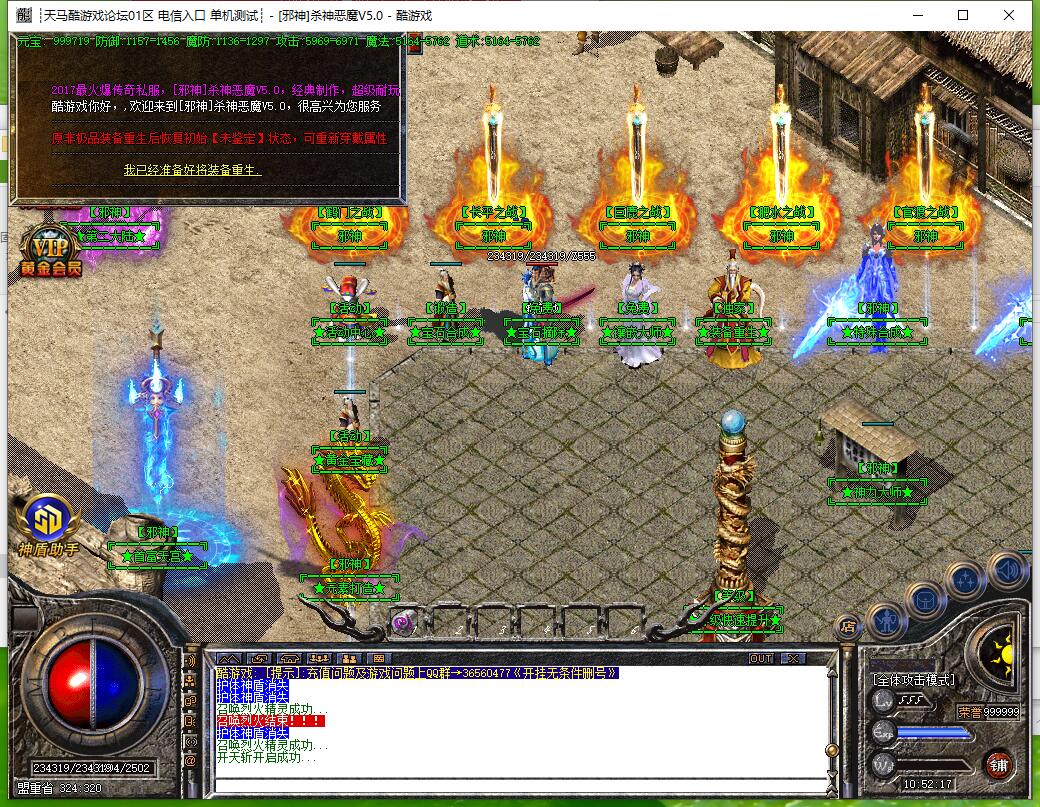Screen dimensions: 1040x807
Task: Maximize the game window
Action: coord(963,15)
